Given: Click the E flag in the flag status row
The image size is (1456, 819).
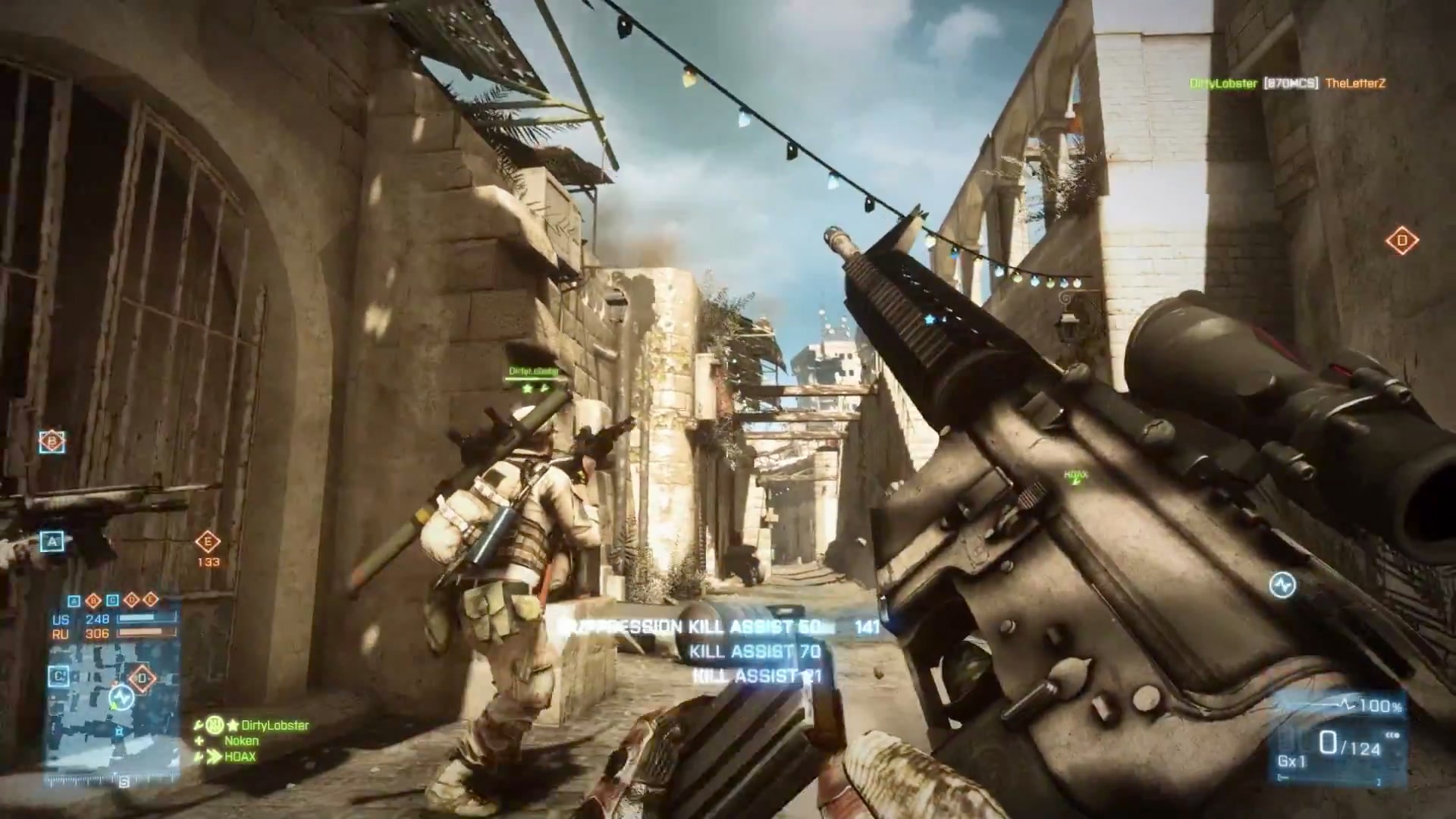Looking at the screenshot, I should [150, 600].
